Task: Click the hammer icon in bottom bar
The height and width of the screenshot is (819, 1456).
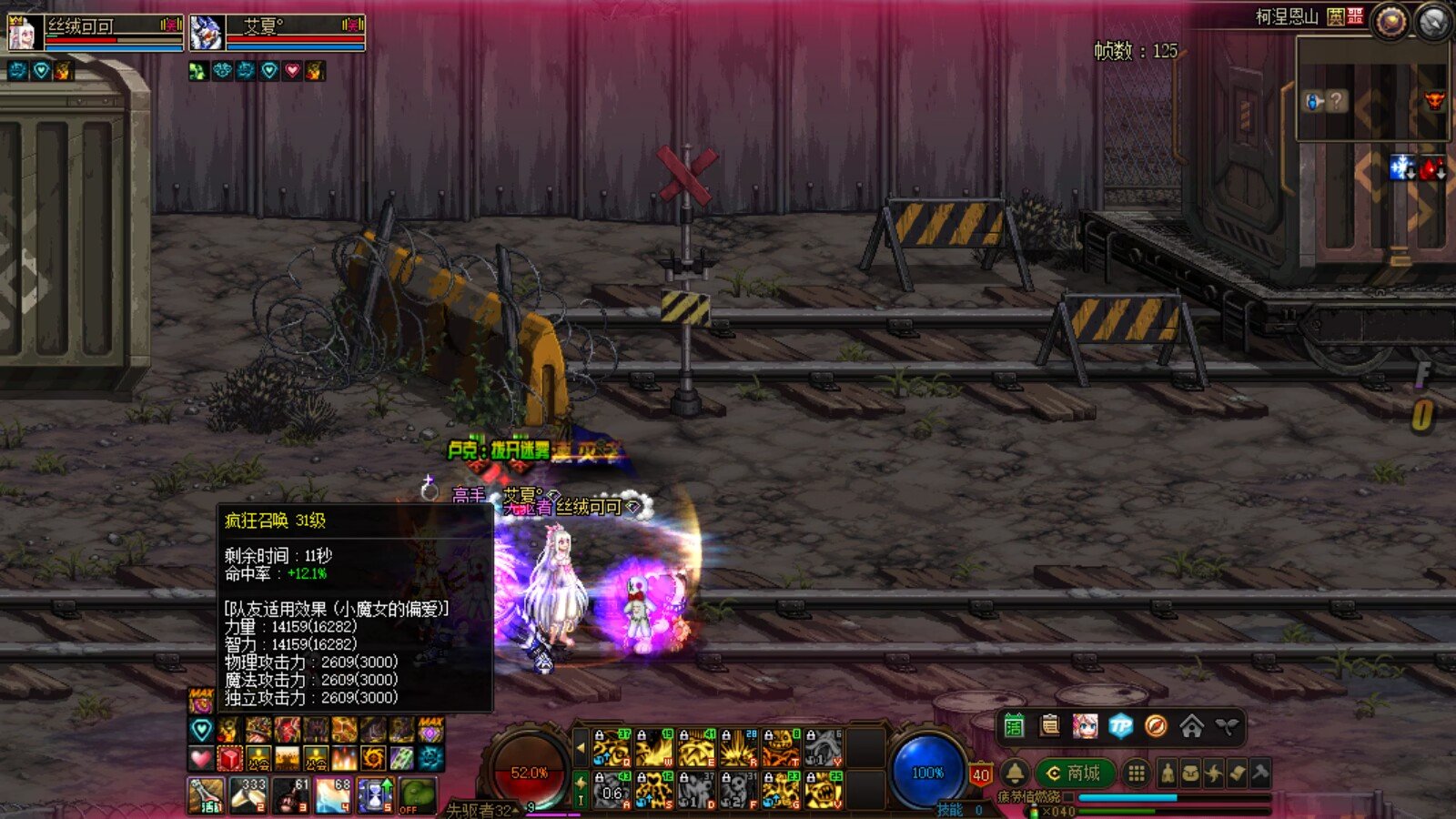Action: coord(1260,773)
